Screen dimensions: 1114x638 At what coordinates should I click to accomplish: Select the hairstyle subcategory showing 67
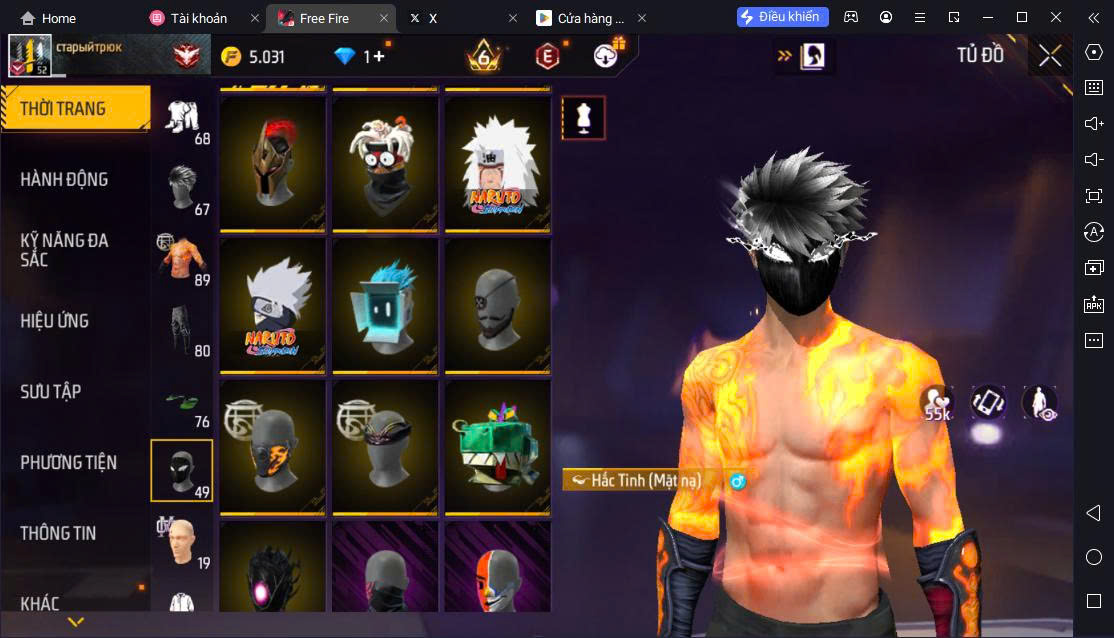pyautogui.click(x=183, y=187)
